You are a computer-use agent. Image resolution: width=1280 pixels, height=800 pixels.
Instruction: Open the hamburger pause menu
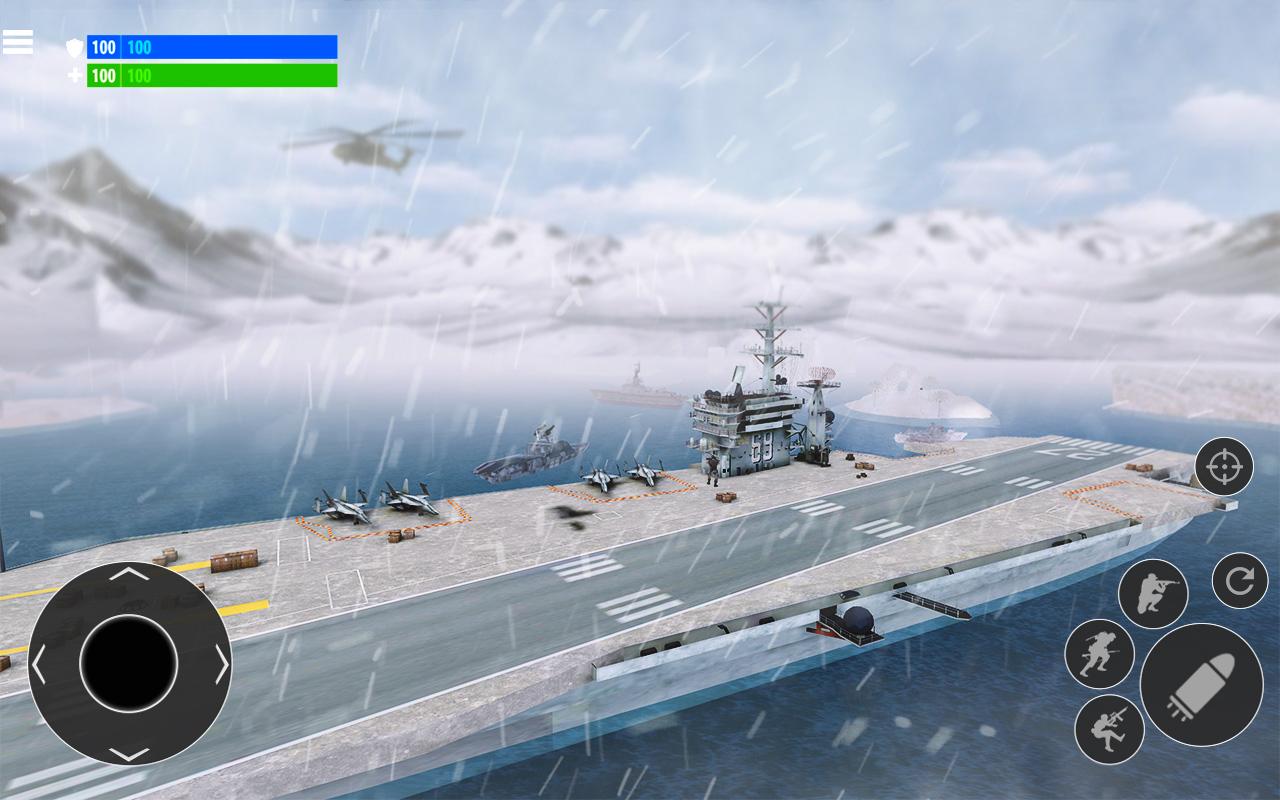[x=20, y=40]
